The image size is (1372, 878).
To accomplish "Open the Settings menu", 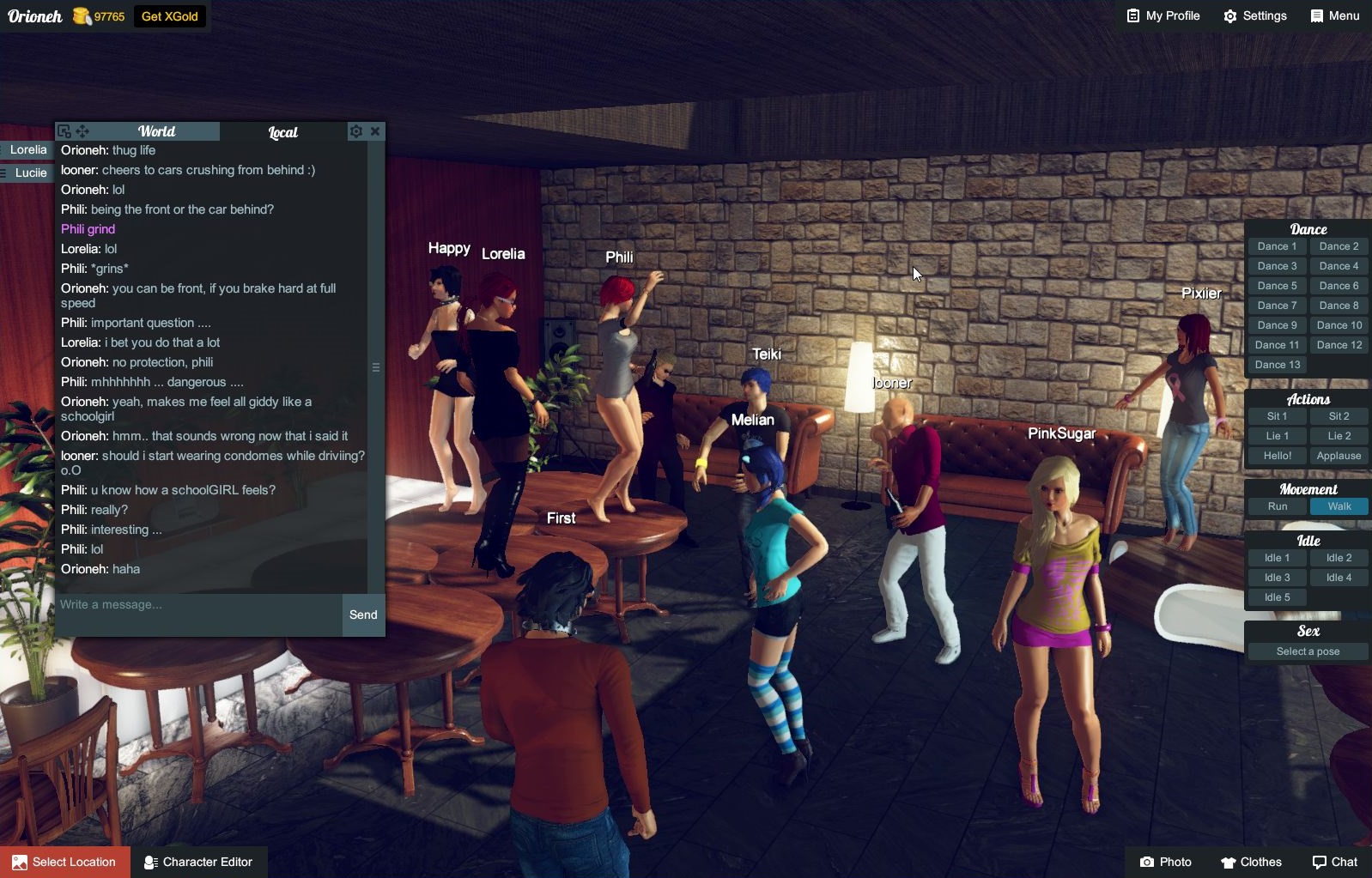I will tap(1254, 16).
